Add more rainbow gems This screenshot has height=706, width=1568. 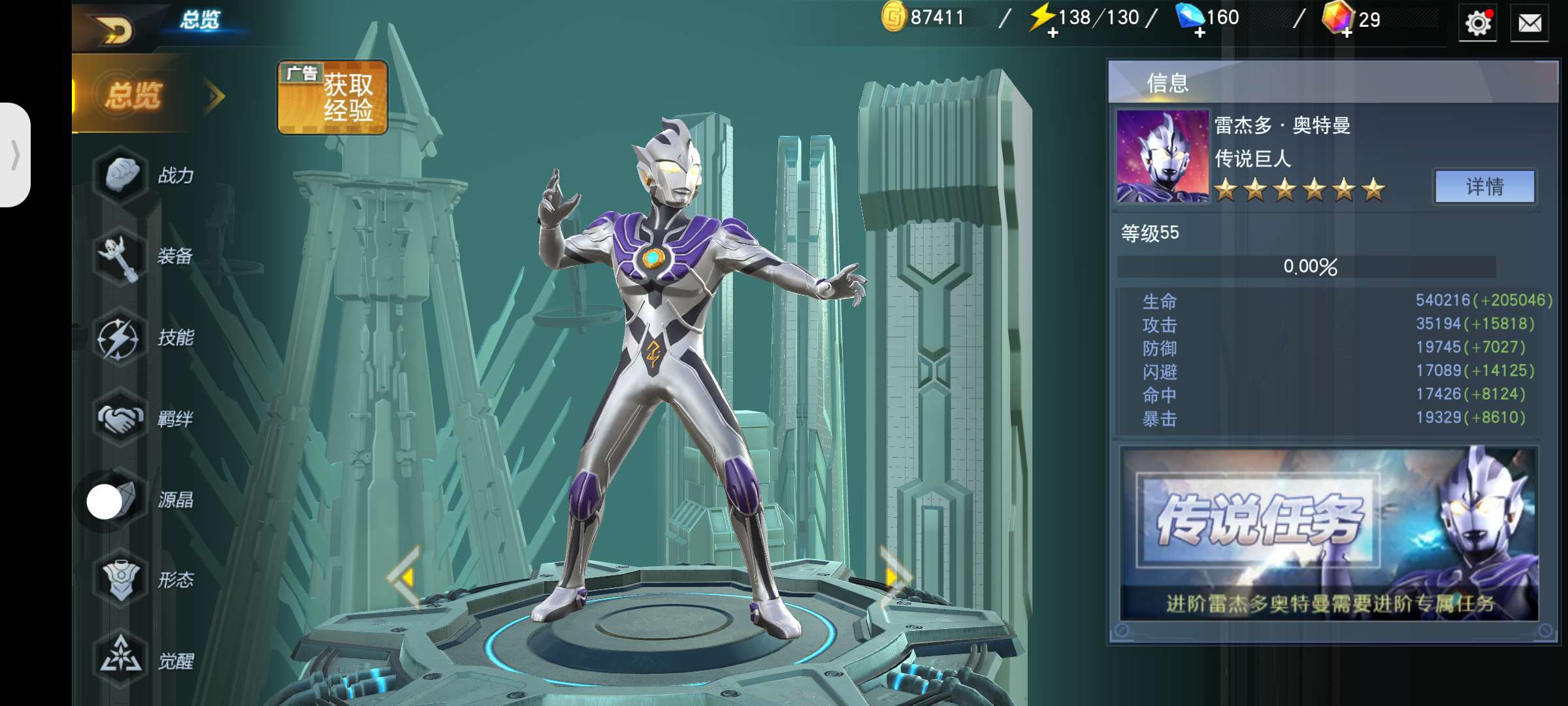[1347, 33]
